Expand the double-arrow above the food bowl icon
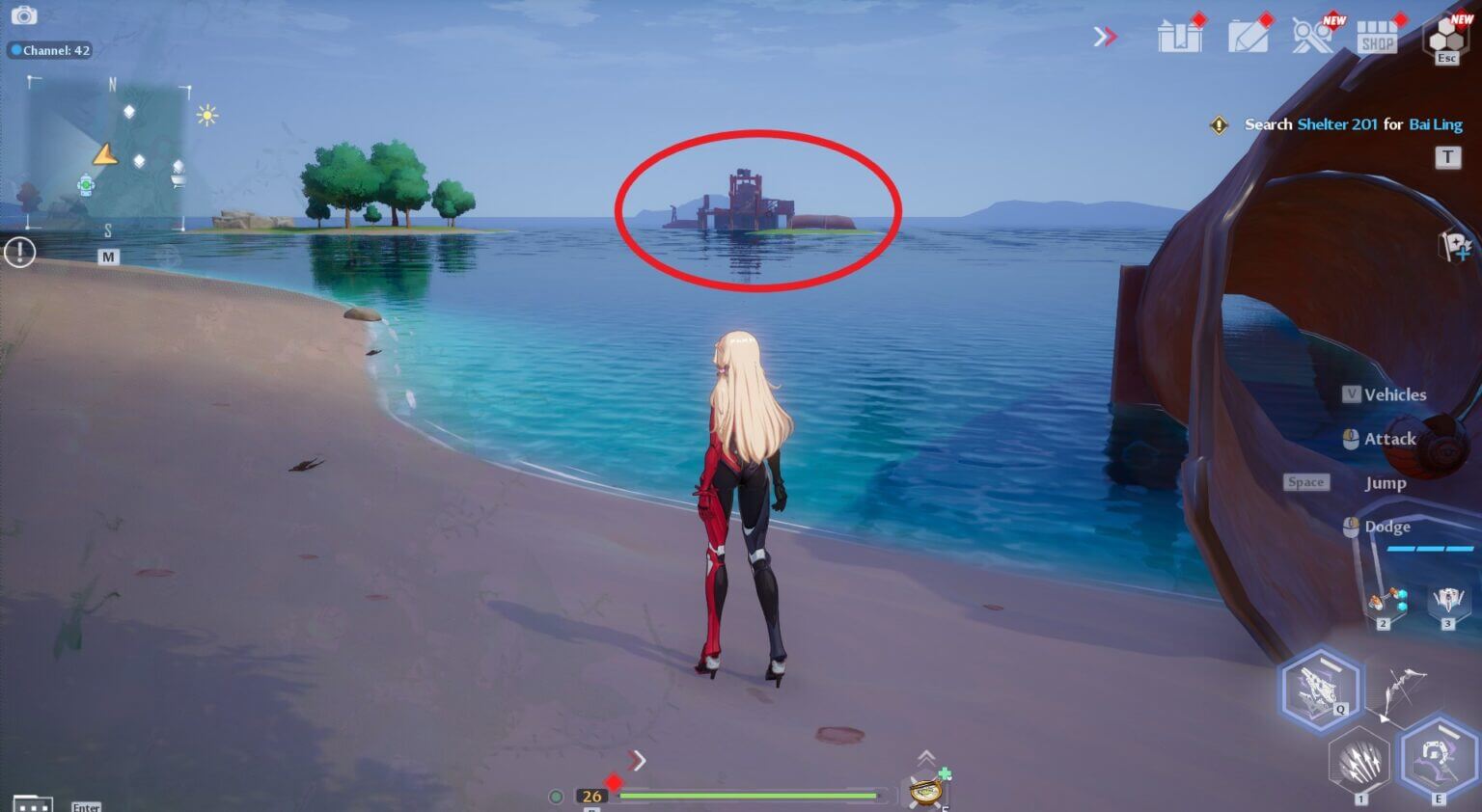 (928, 757)
